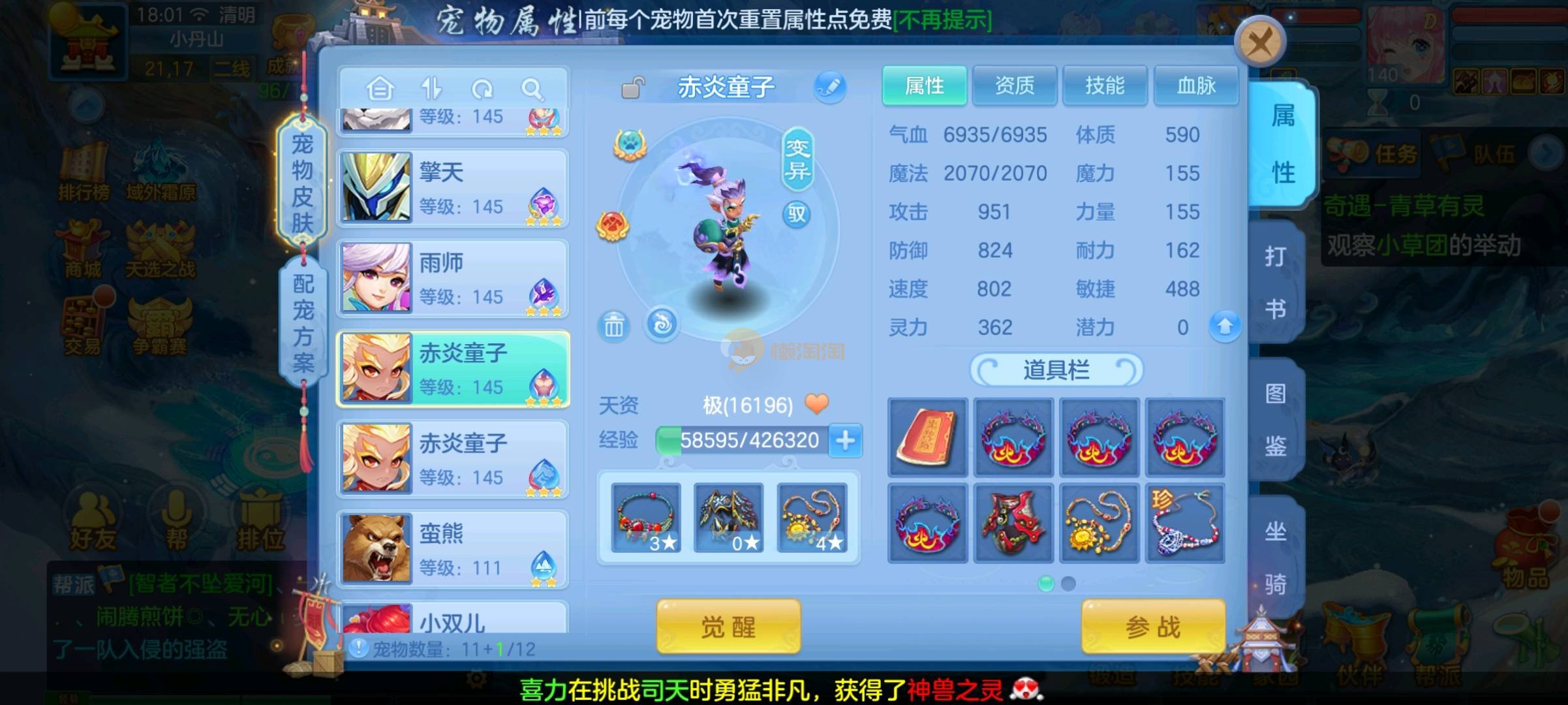Viewport: 1568px width, 705px height.
Task: Add experience with the plus button
Action: [846, 441]
